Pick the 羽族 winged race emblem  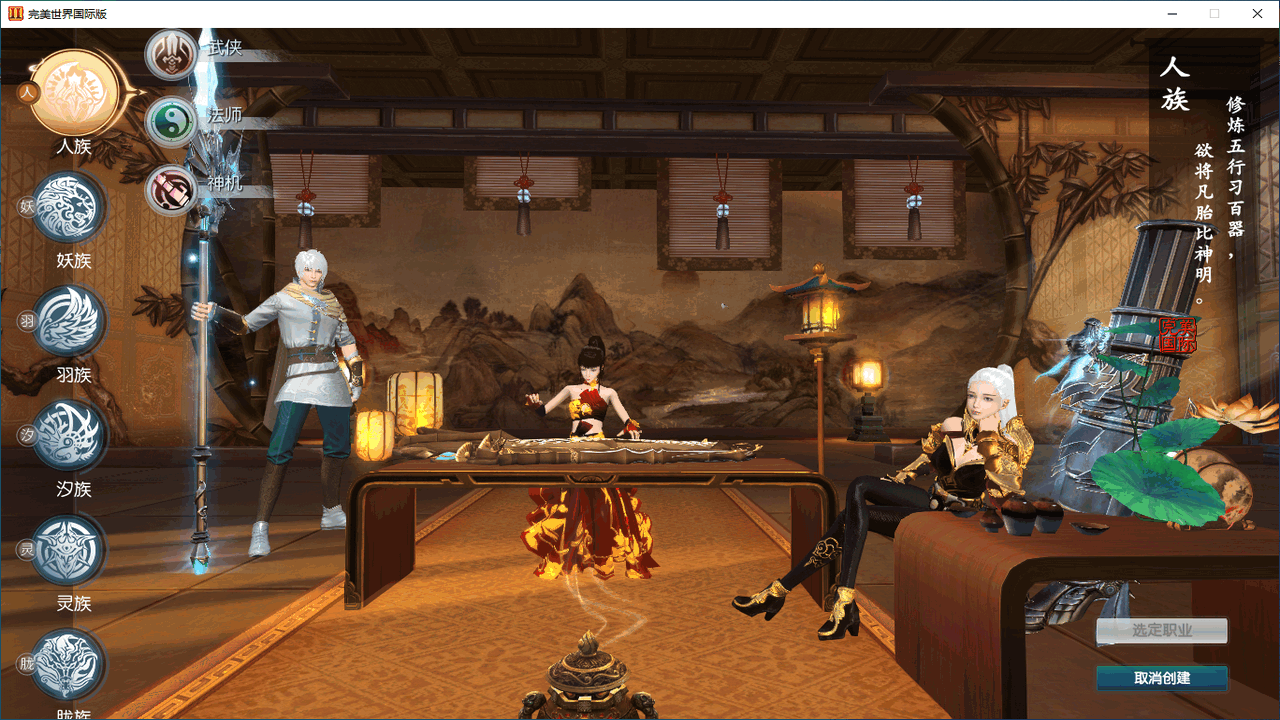point(69,321)
